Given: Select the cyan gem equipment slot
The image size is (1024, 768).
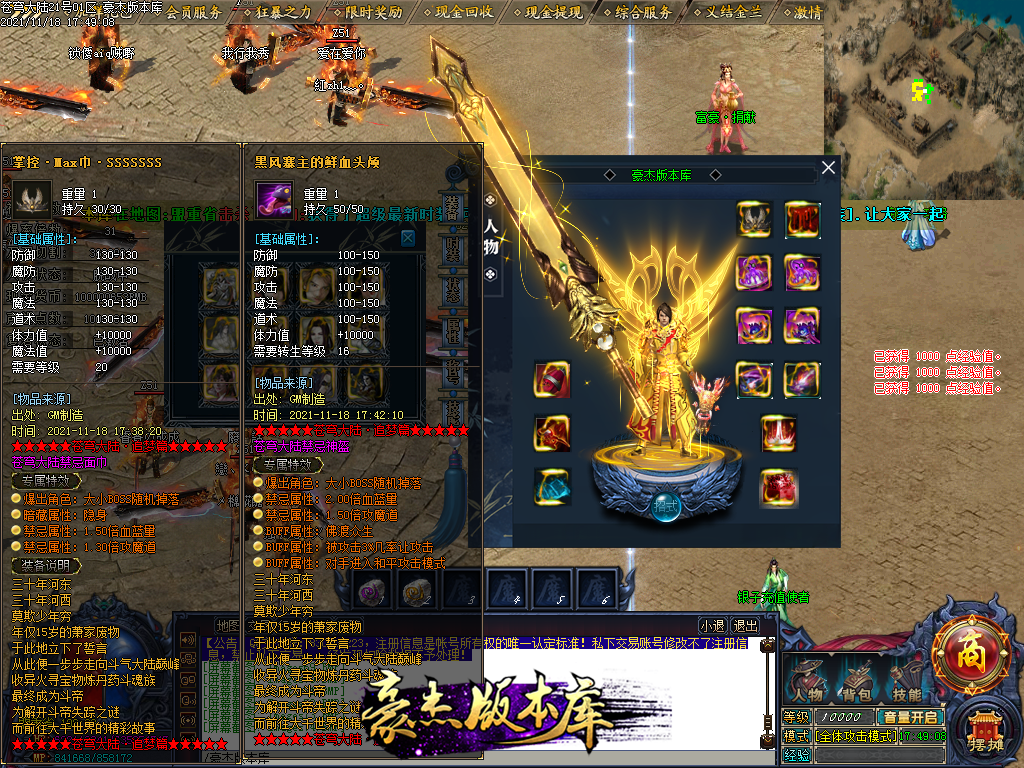Looking at the screenshot, I should tap(551, 487).
